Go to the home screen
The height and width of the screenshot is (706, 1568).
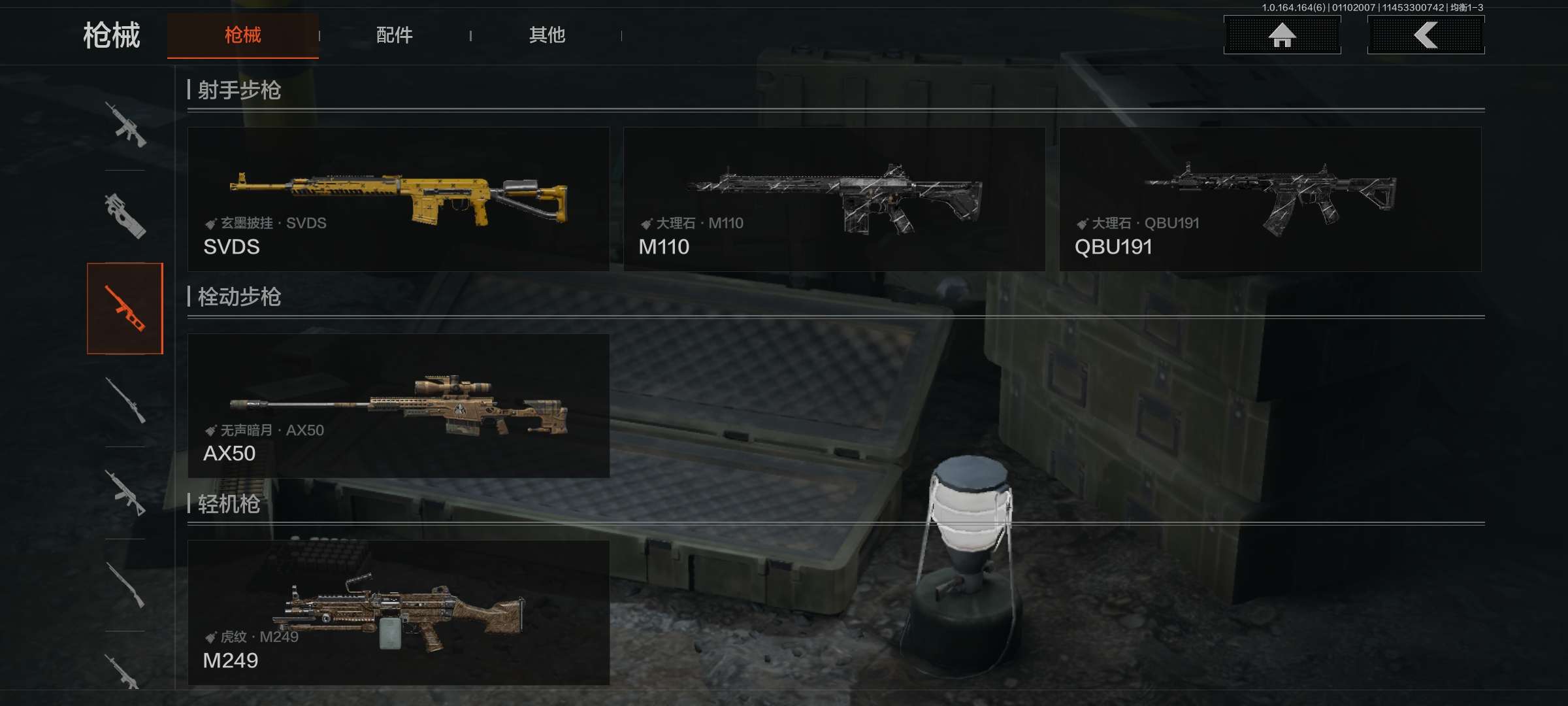point(1282,35)
